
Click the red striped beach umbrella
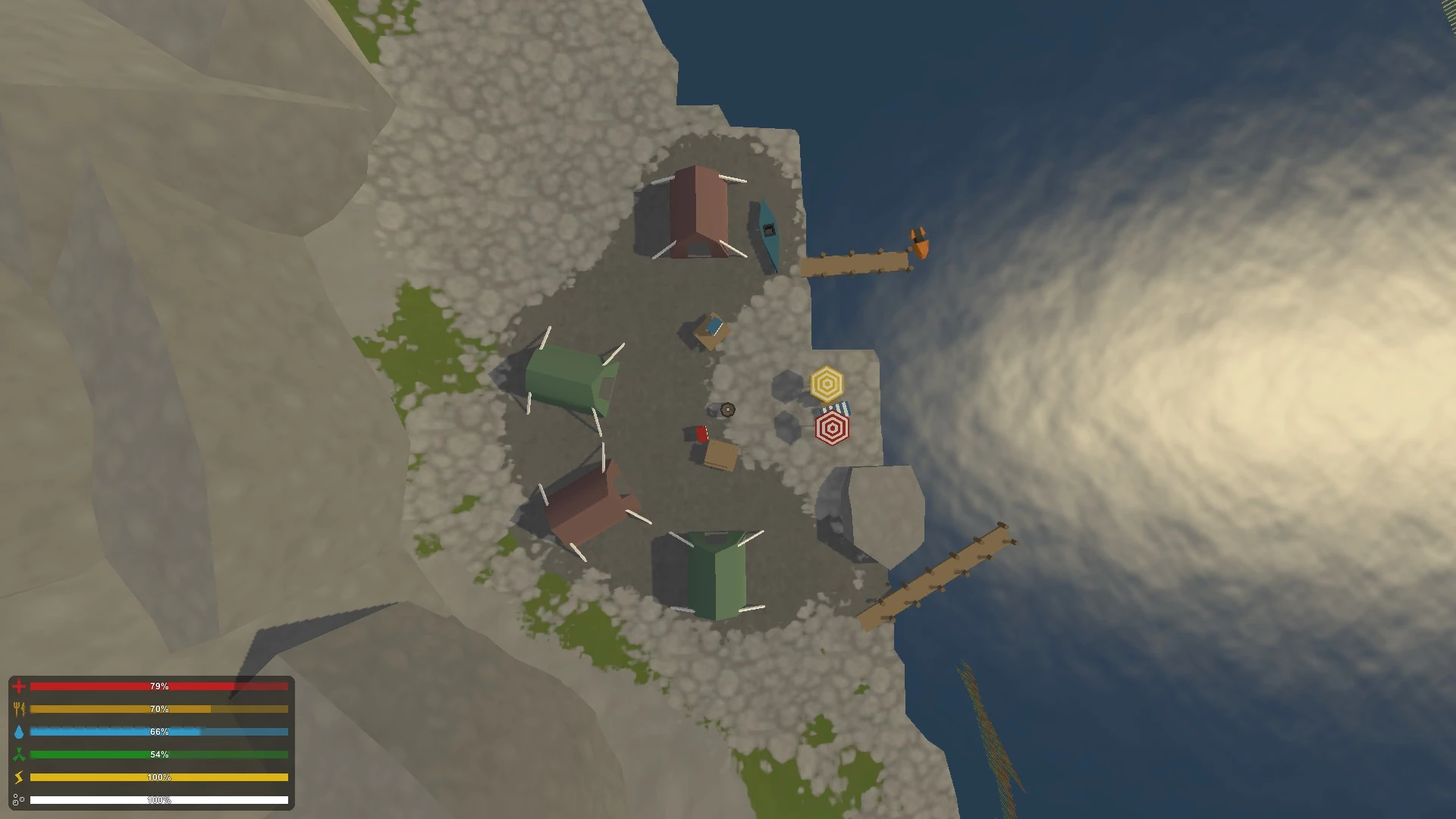(x=832, y=427)
